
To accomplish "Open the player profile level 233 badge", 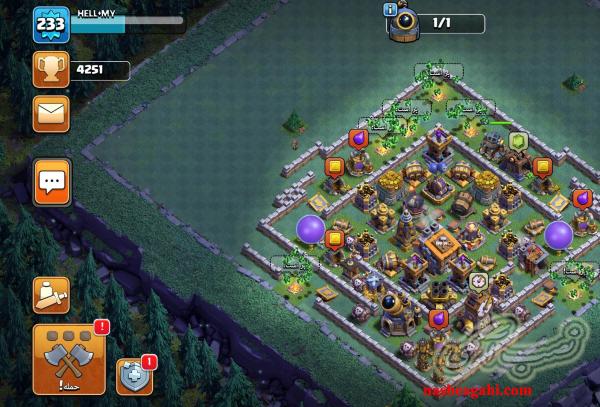I will [x=49, y=24].
